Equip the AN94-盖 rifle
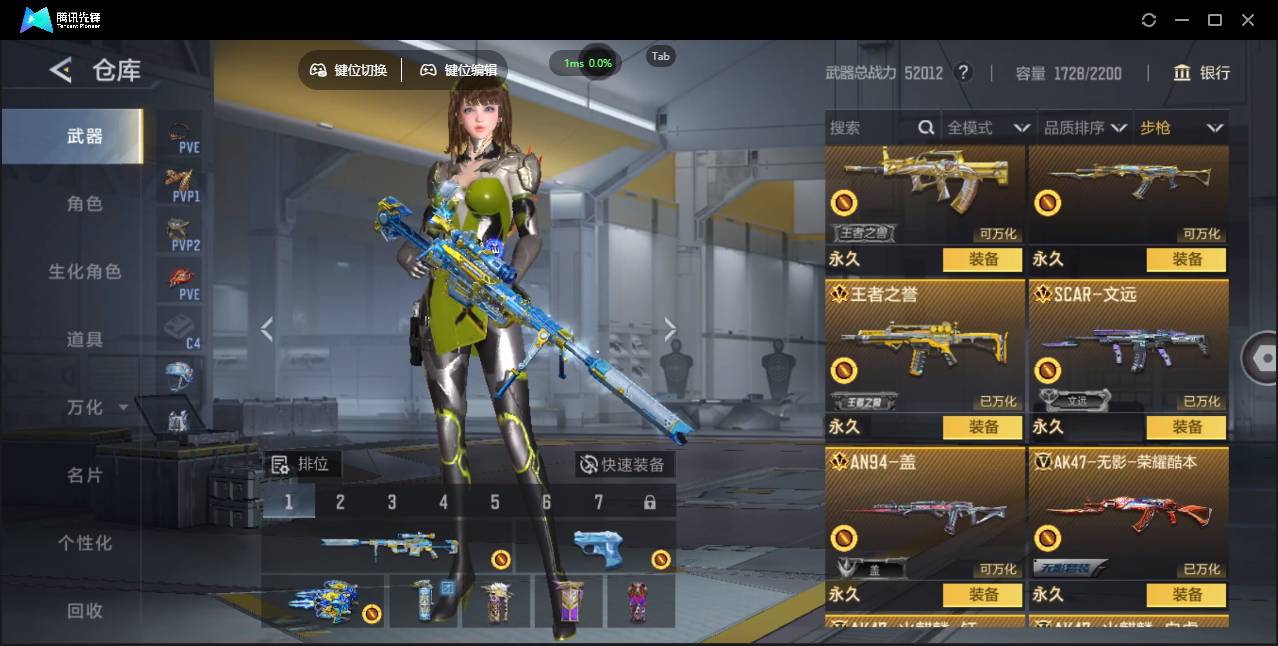1278x646 pixels. (983, 595)
